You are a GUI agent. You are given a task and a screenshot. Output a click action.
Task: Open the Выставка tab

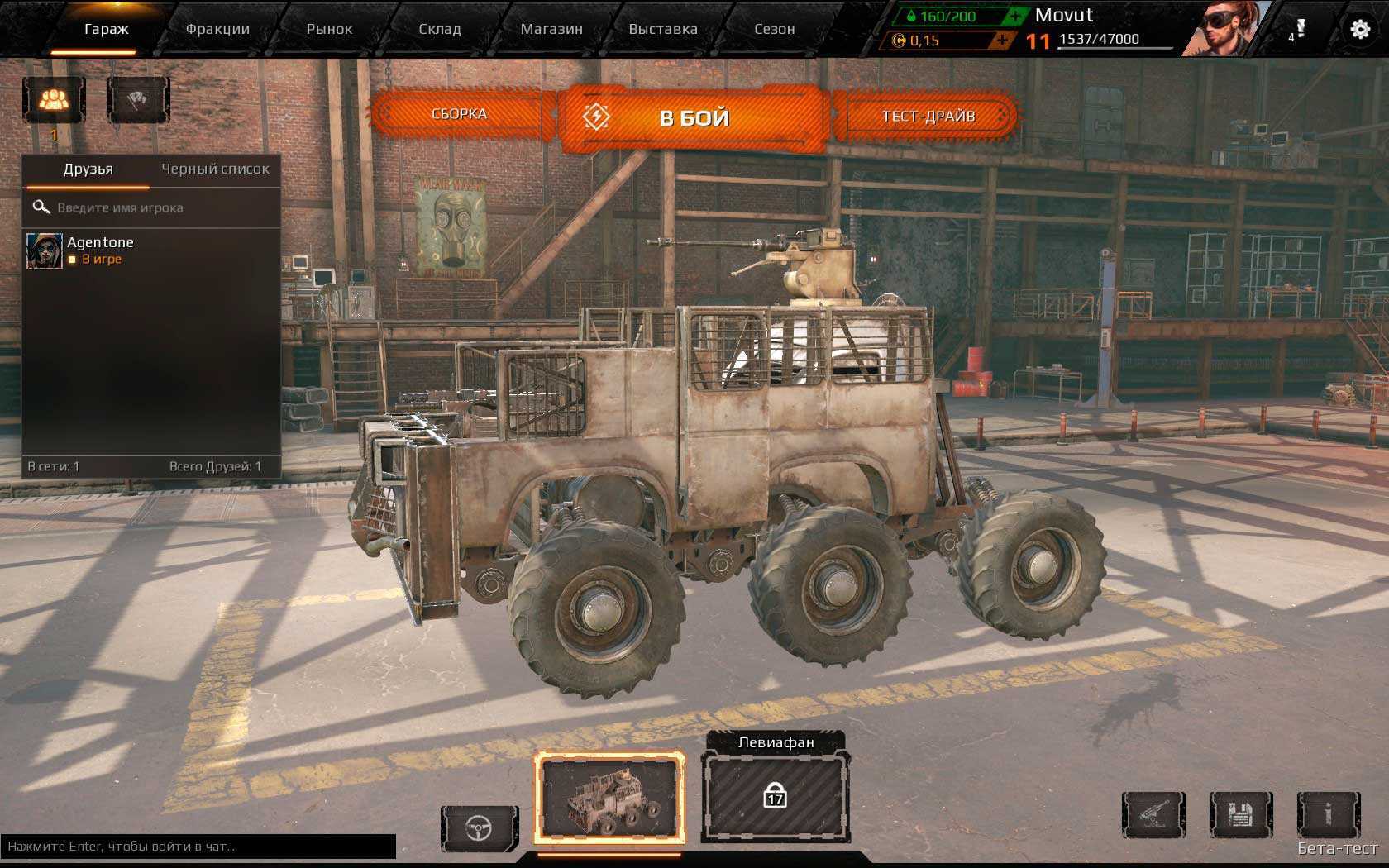pyautogui.click(x=663, y=29)
